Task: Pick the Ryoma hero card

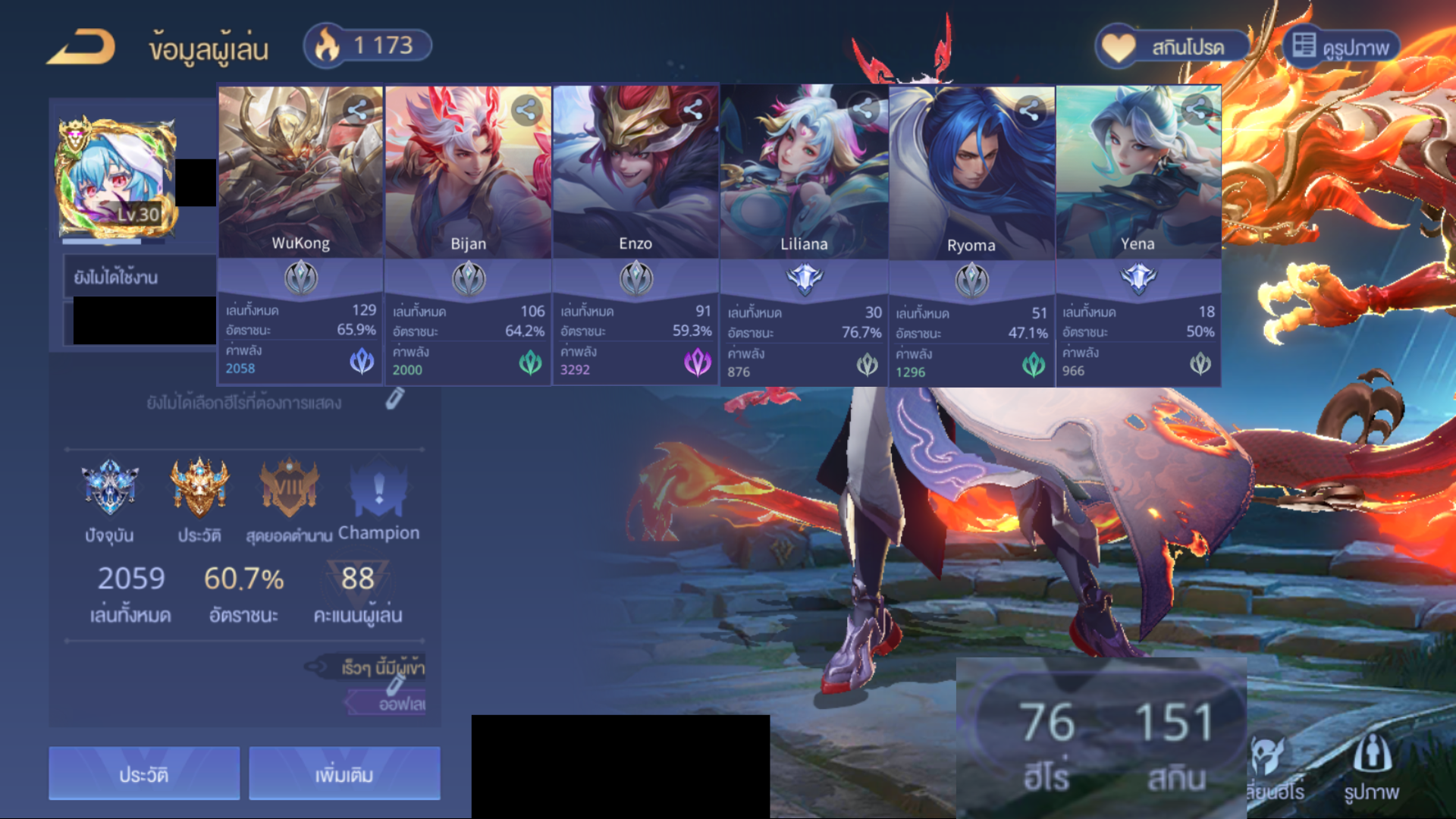Action: [971, 173]
